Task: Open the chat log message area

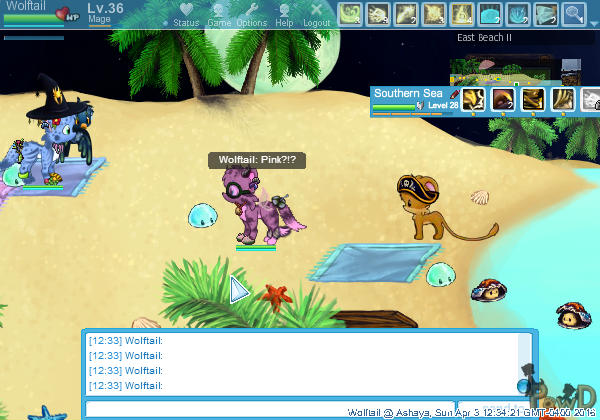Action: pyautogui.click(x=300, y=363)
